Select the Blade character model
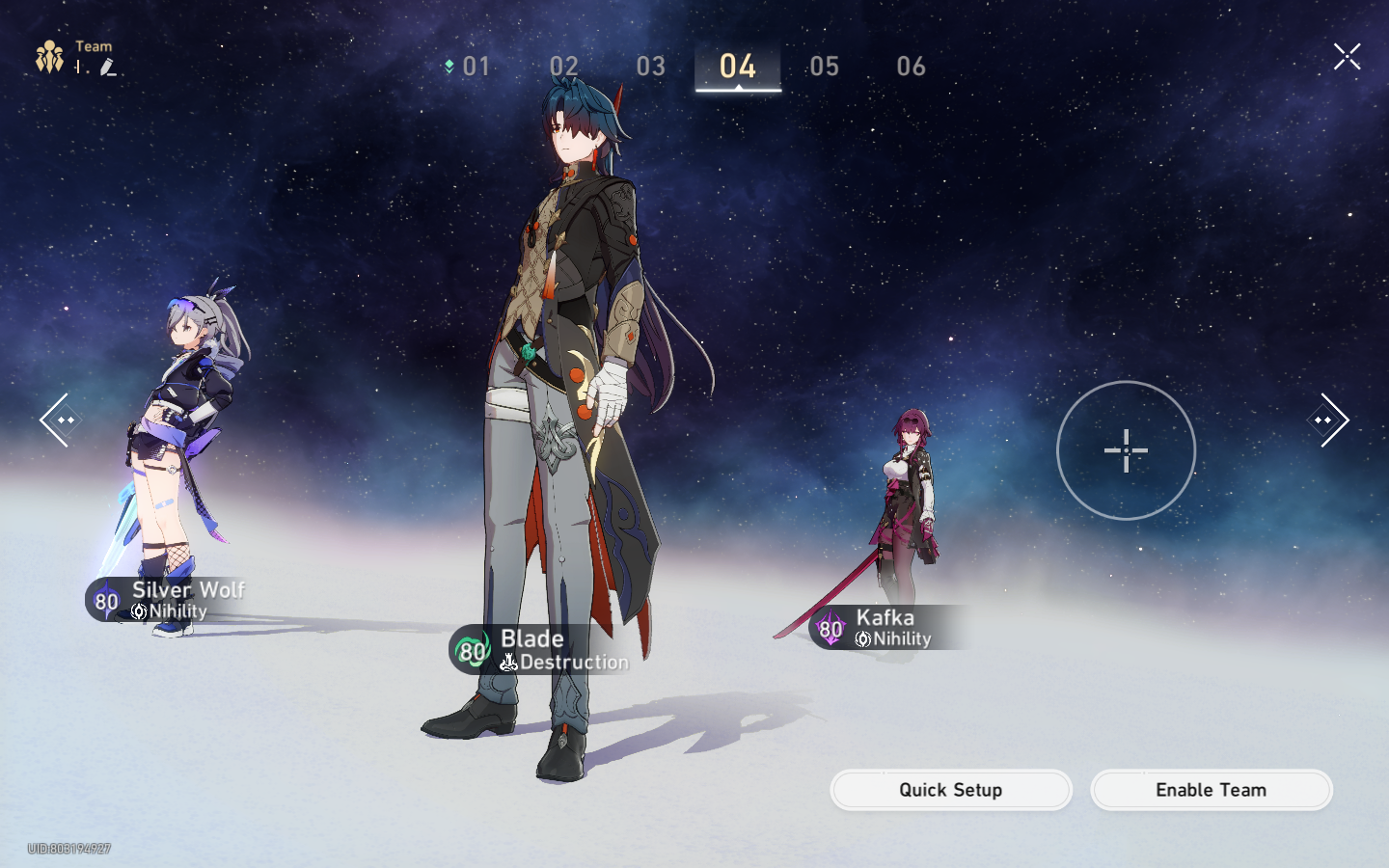1389x868 pixels. 569,386
